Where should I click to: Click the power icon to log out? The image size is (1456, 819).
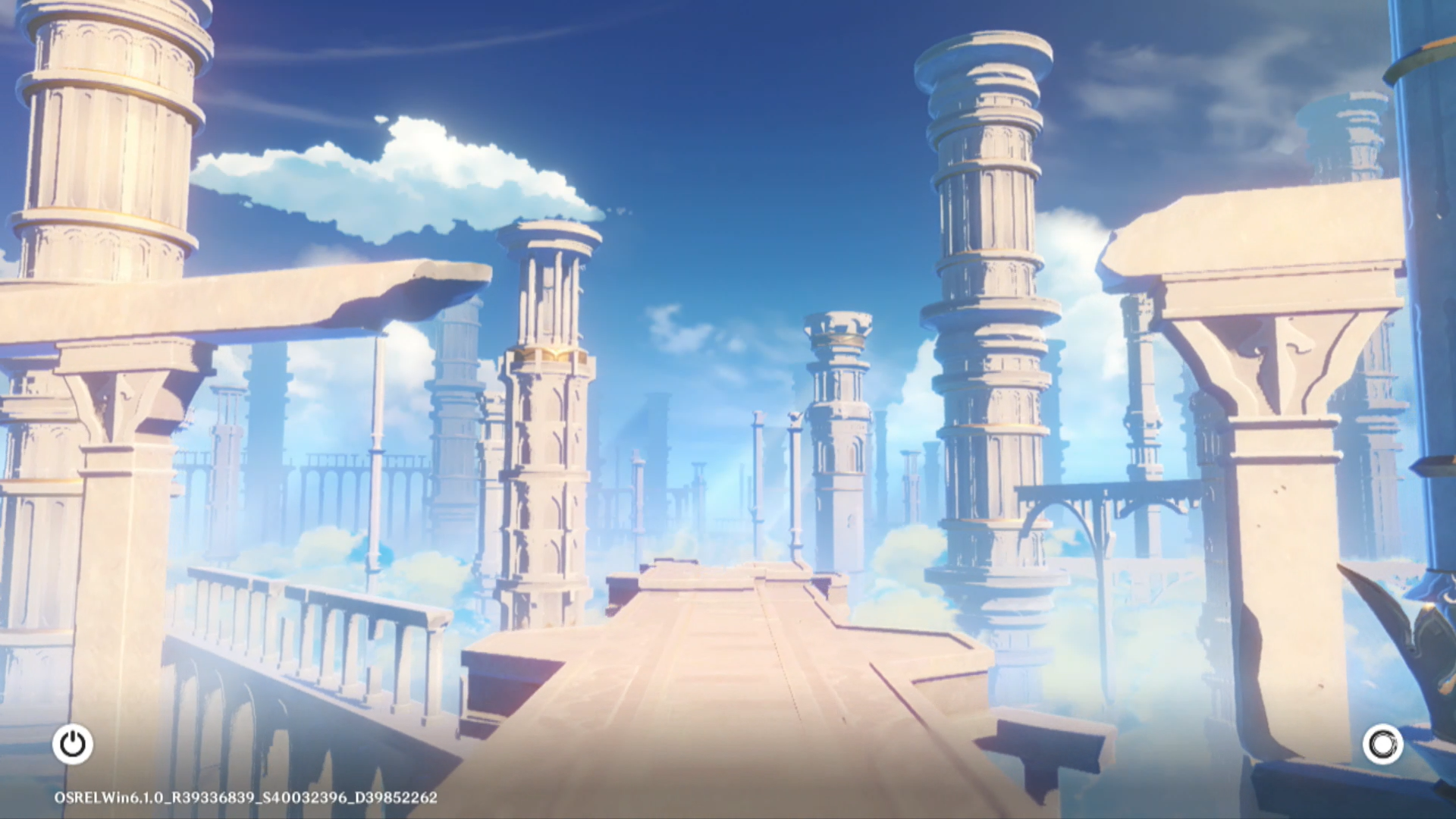(73, 744)
